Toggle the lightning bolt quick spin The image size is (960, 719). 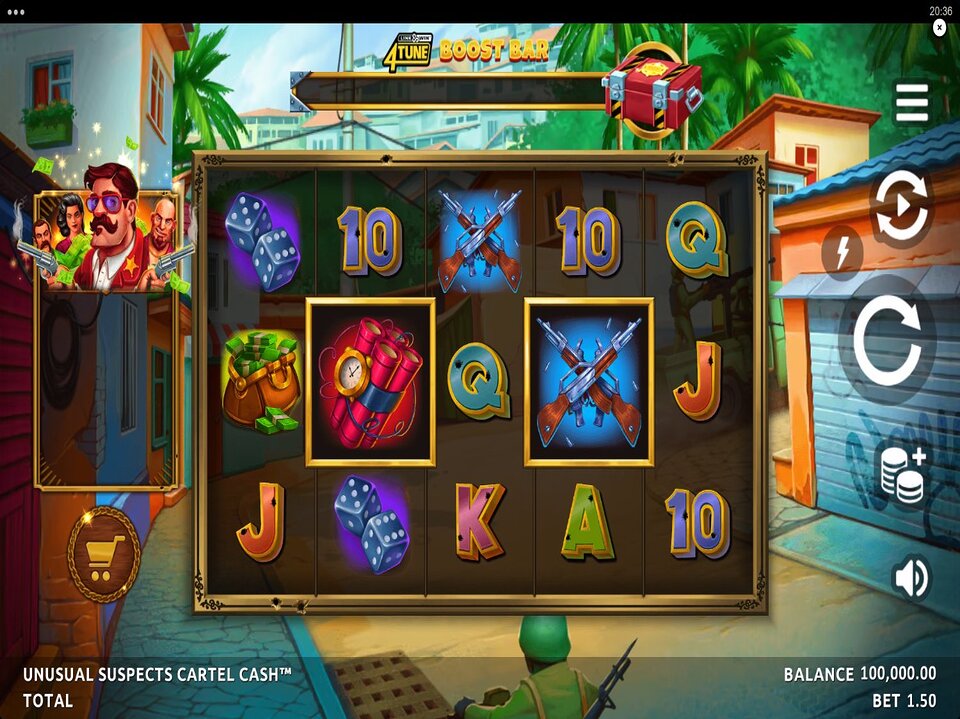click(x=842, y=253)
